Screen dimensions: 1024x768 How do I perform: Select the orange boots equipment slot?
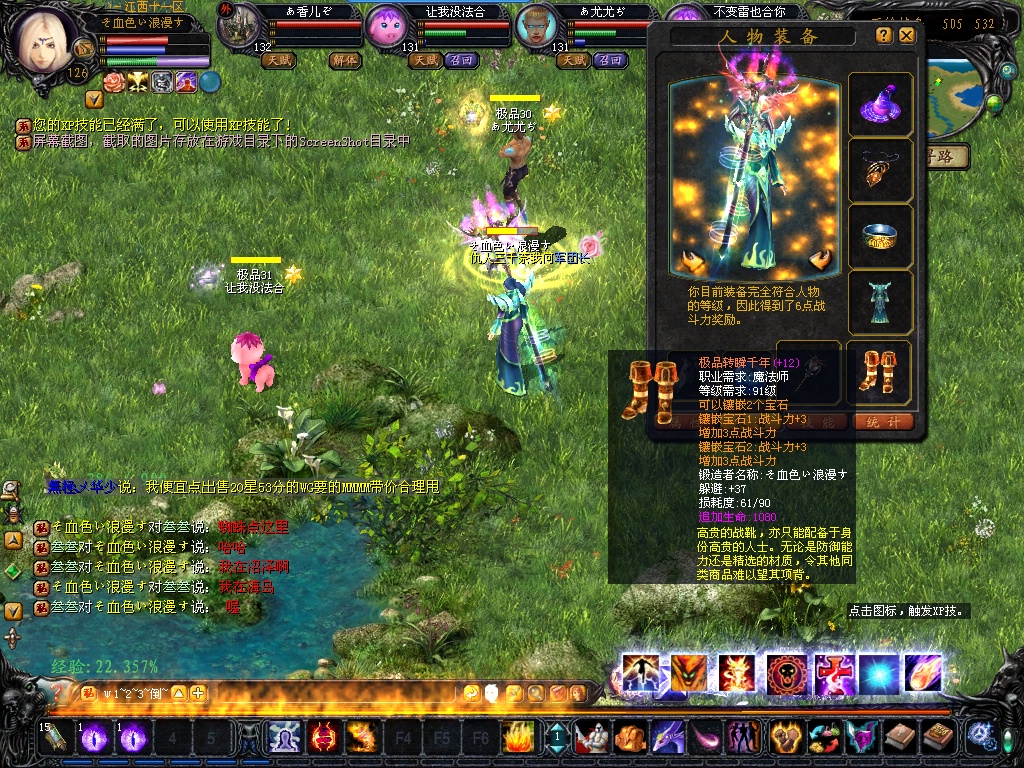coord(880,371)
